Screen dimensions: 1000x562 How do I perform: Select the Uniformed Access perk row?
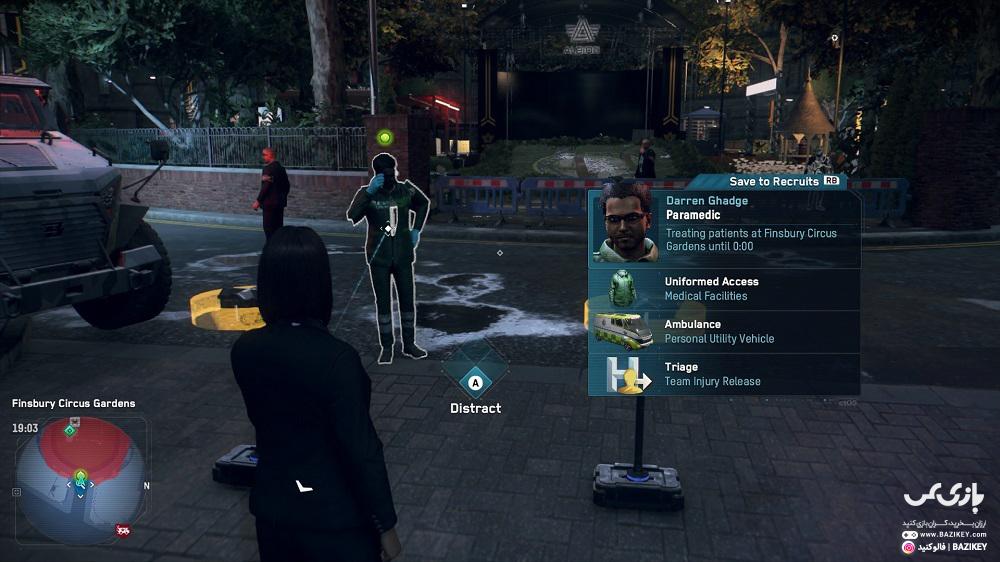[724, 289]
